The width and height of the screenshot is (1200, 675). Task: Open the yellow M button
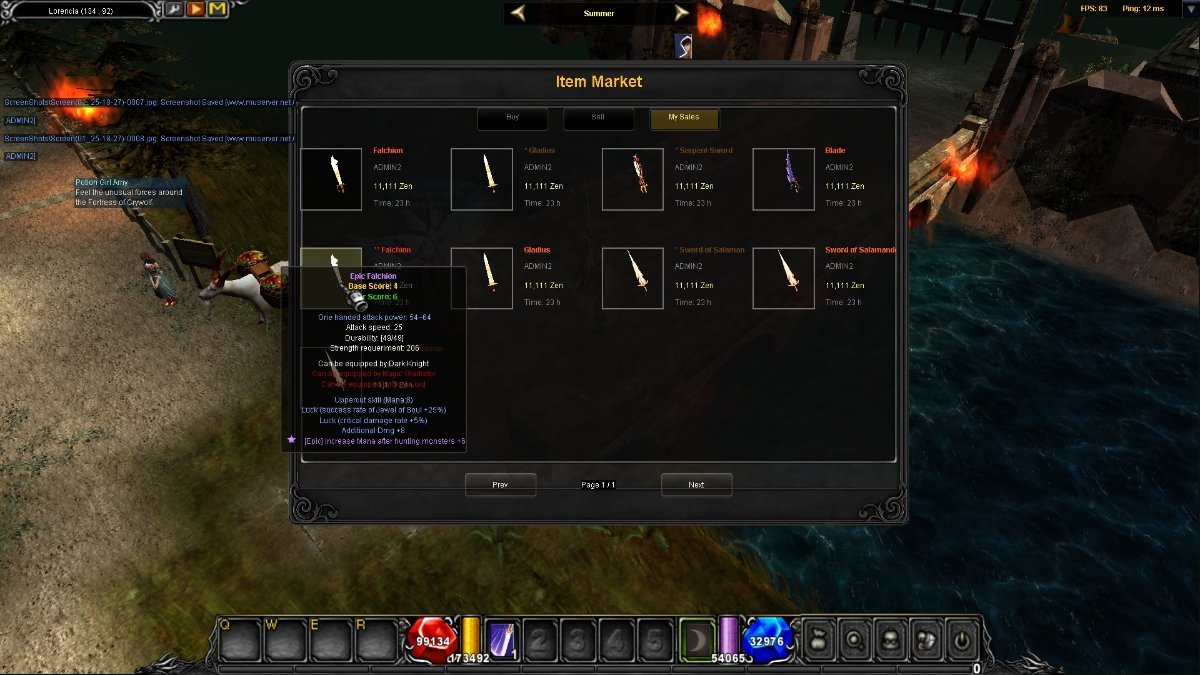[217, 10]
